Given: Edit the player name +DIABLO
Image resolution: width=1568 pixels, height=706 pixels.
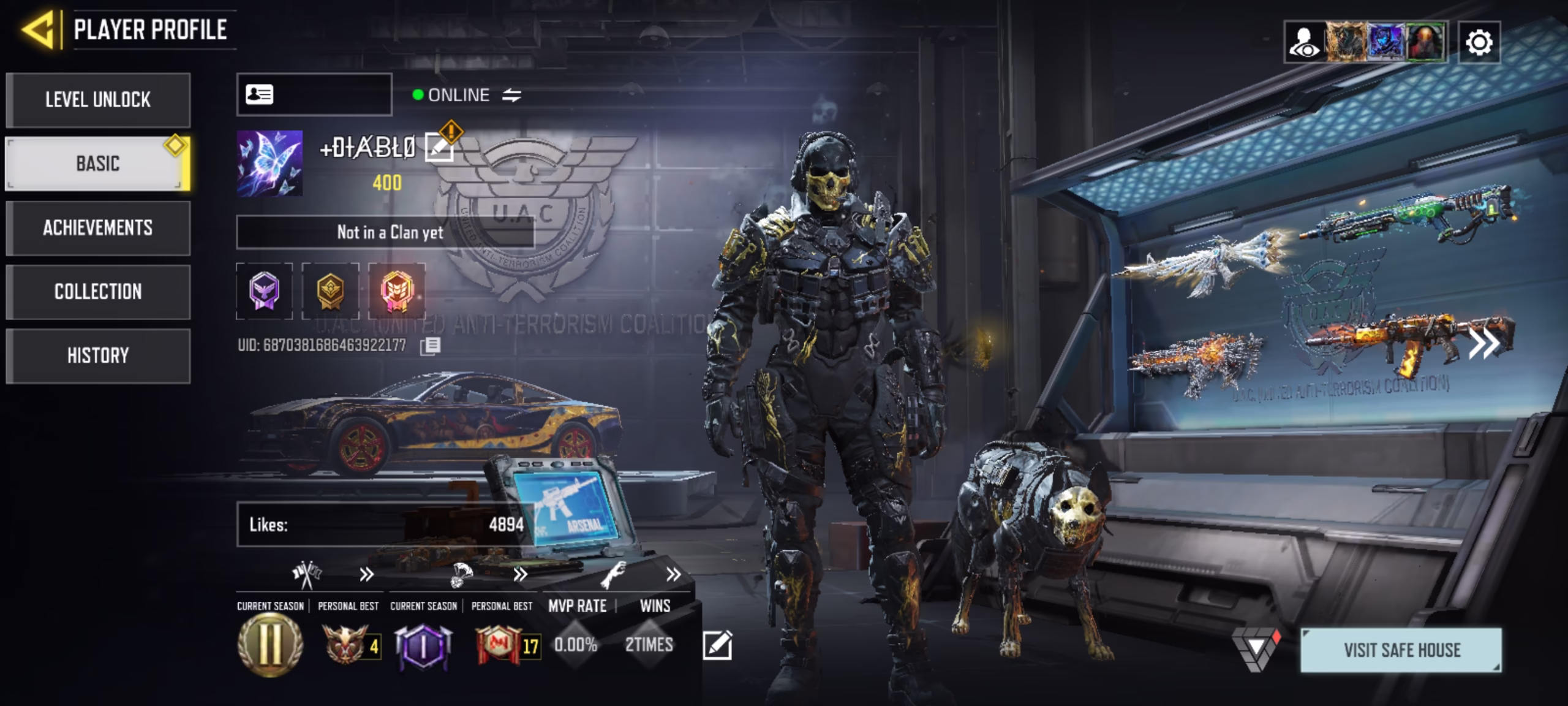Looking at the screenshot, I should pyautogui.click(x=439, y=148).
